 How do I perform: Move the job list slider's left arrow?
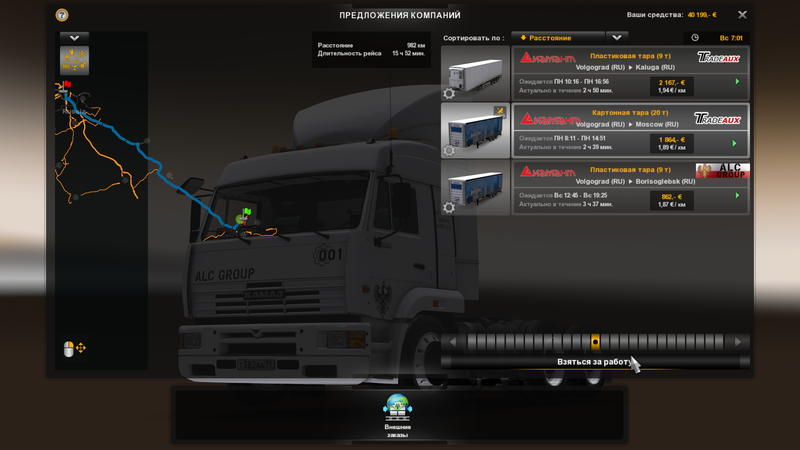(x=452, y=342)
